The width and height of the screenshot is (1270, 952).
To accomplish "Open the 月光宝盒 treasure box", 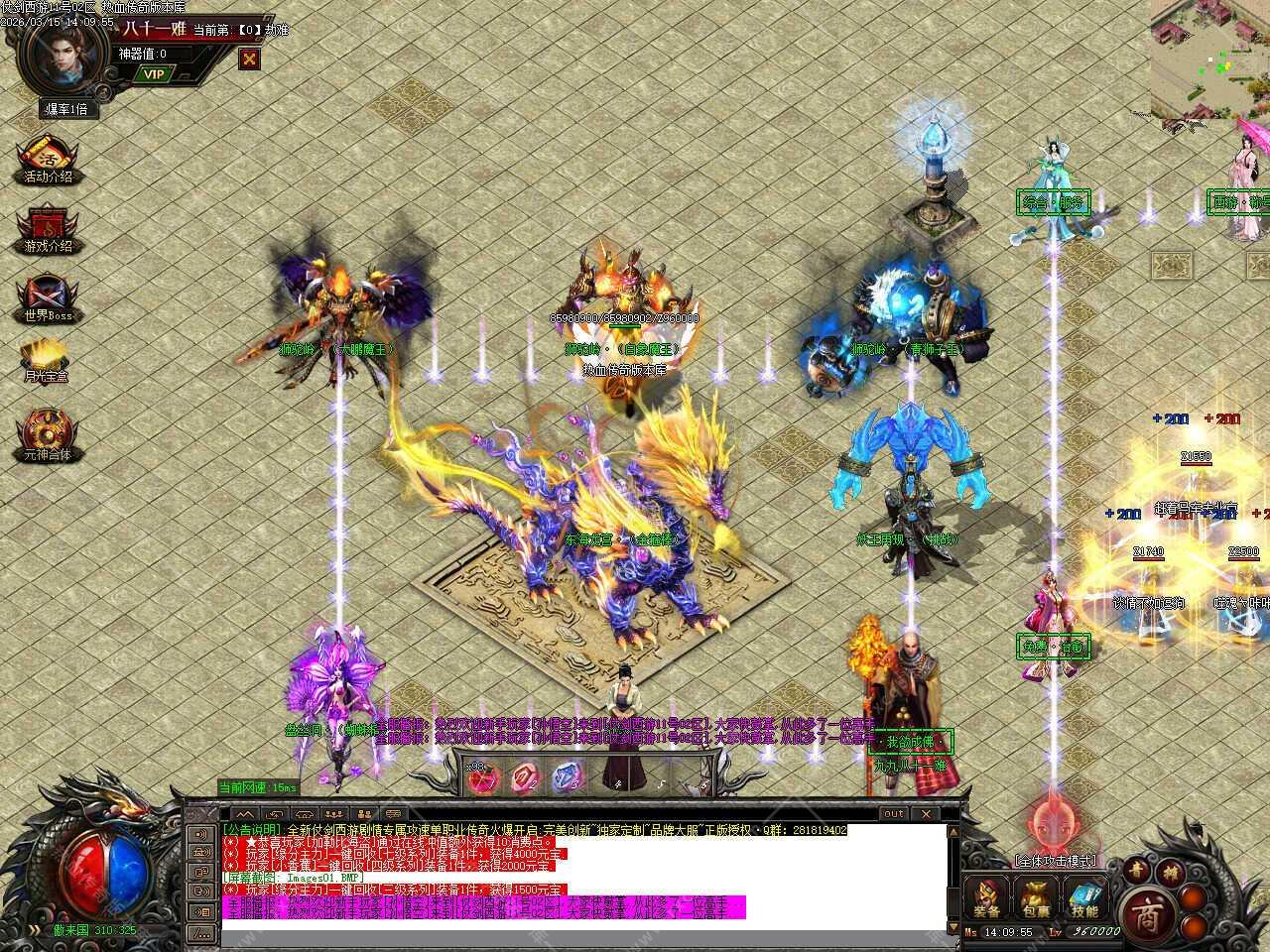I will point(46,360).
